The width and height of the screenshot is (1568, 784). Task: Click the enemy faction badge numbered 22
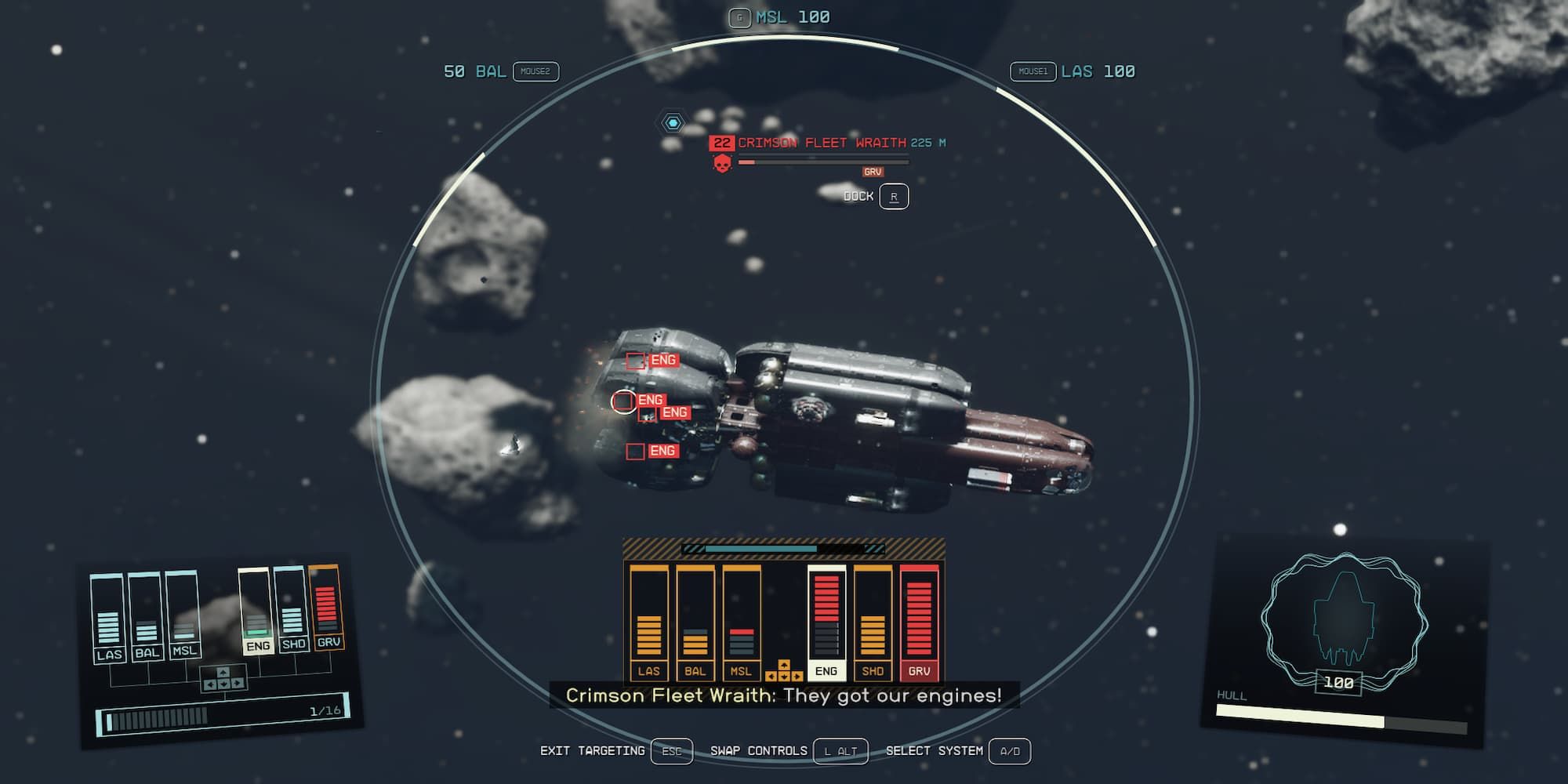[x=723, y=143]
